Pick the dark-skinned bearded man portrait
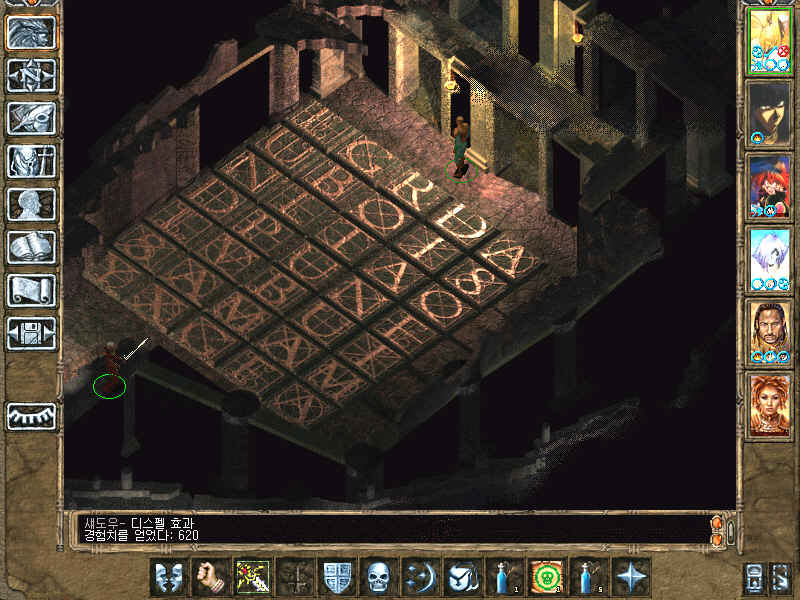The height and width of the screenshot is (600, 800). [x=769, y=332]
